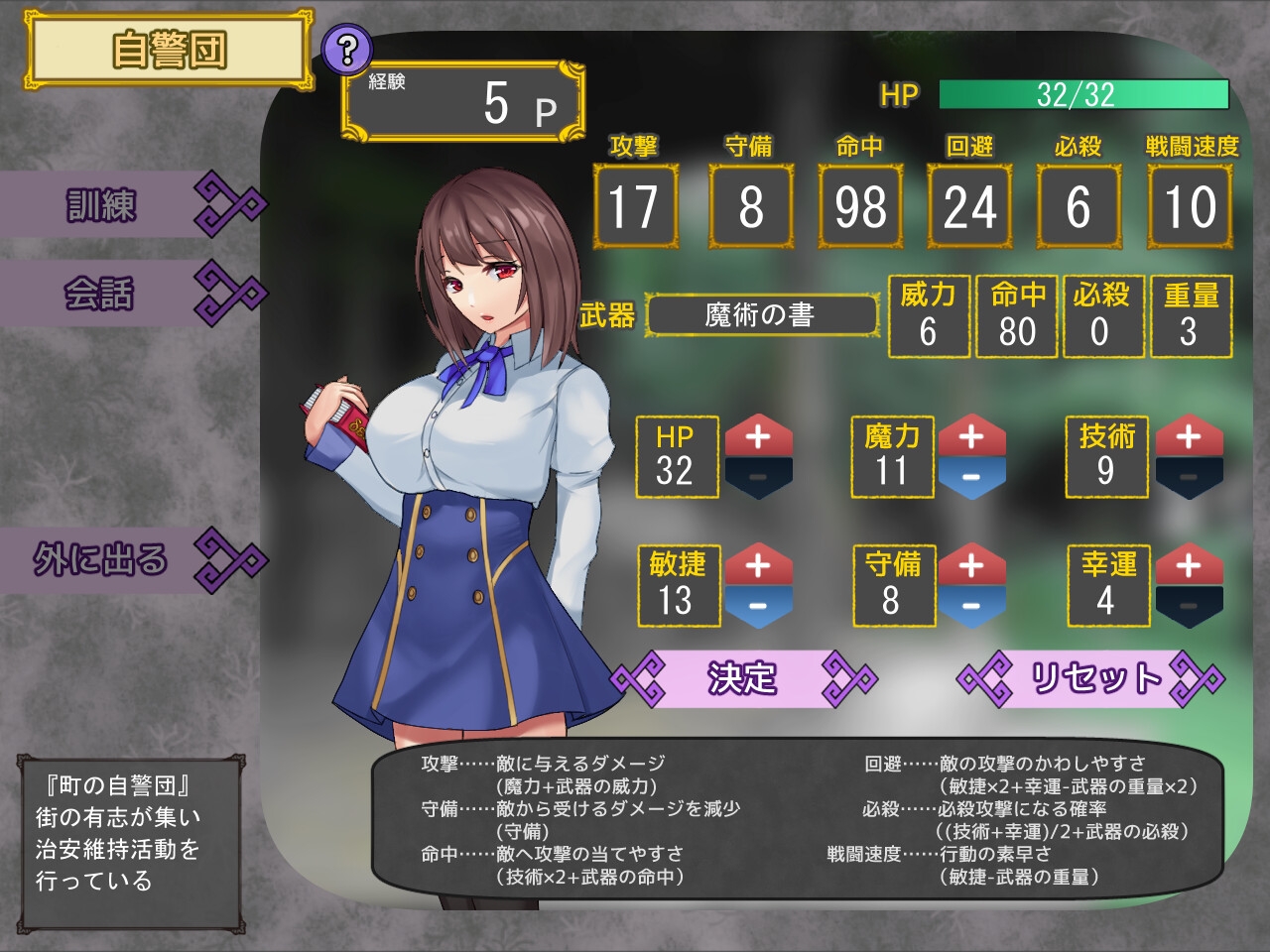Confirm with the 決定 button

[742, 679]
